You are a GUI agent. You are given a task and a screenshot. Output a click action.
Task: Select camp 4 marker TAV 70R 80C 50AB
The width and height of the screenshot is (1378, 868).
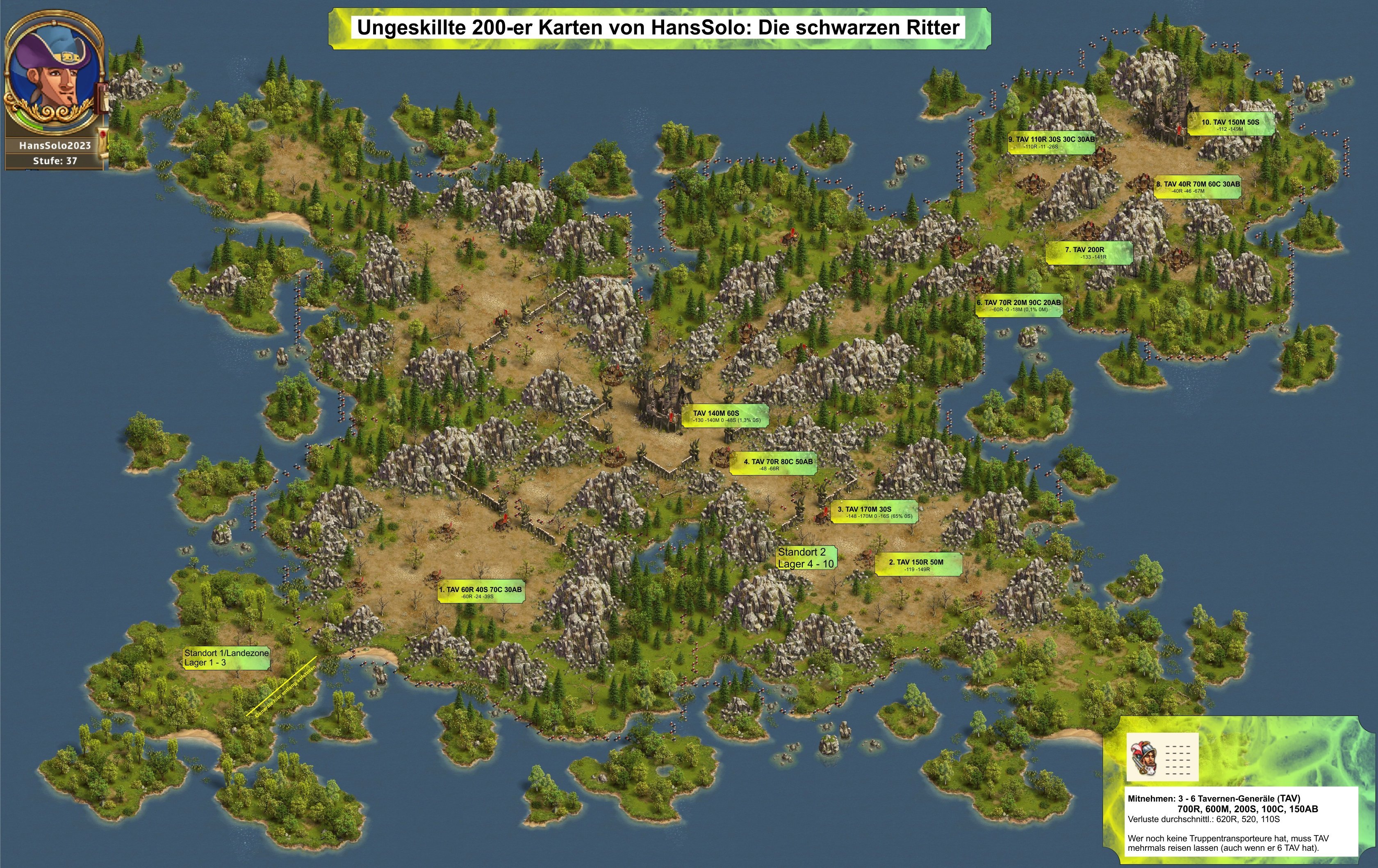click(x=772, y=464)
